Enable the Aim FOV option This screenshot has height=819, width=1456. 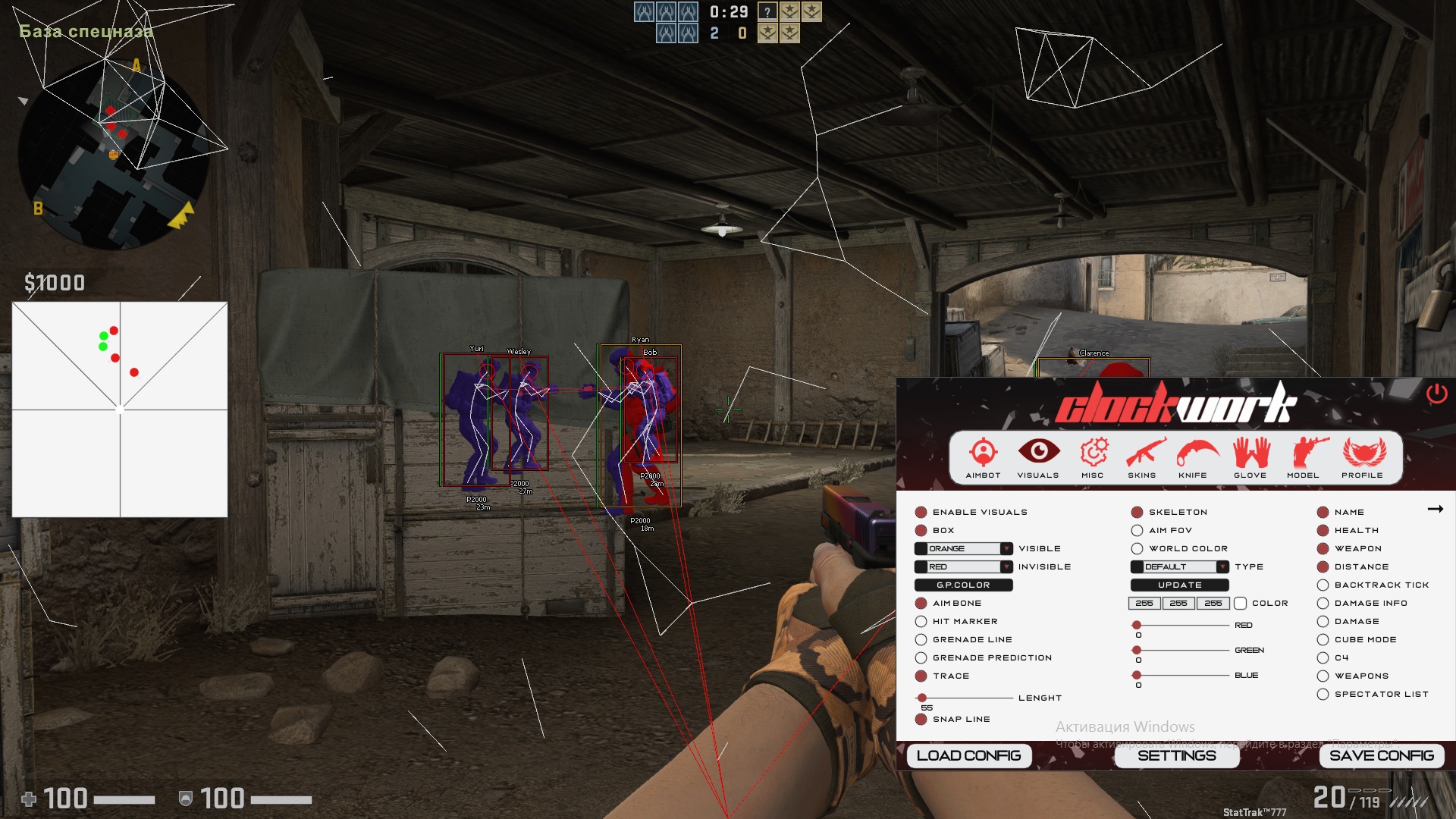(x=1137, y=531)
